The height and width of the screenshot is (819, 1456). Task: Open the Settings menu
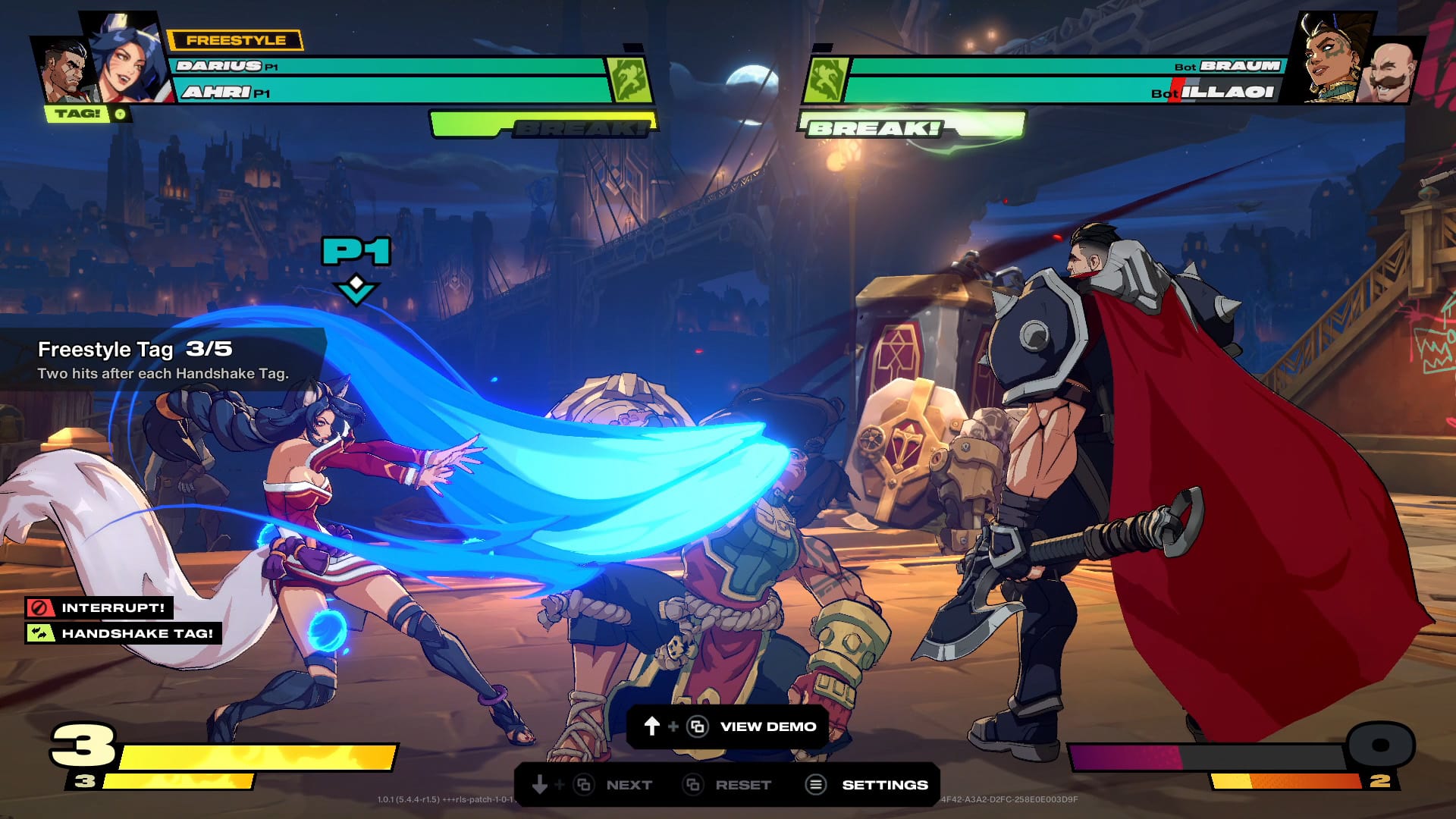point(884,785)
